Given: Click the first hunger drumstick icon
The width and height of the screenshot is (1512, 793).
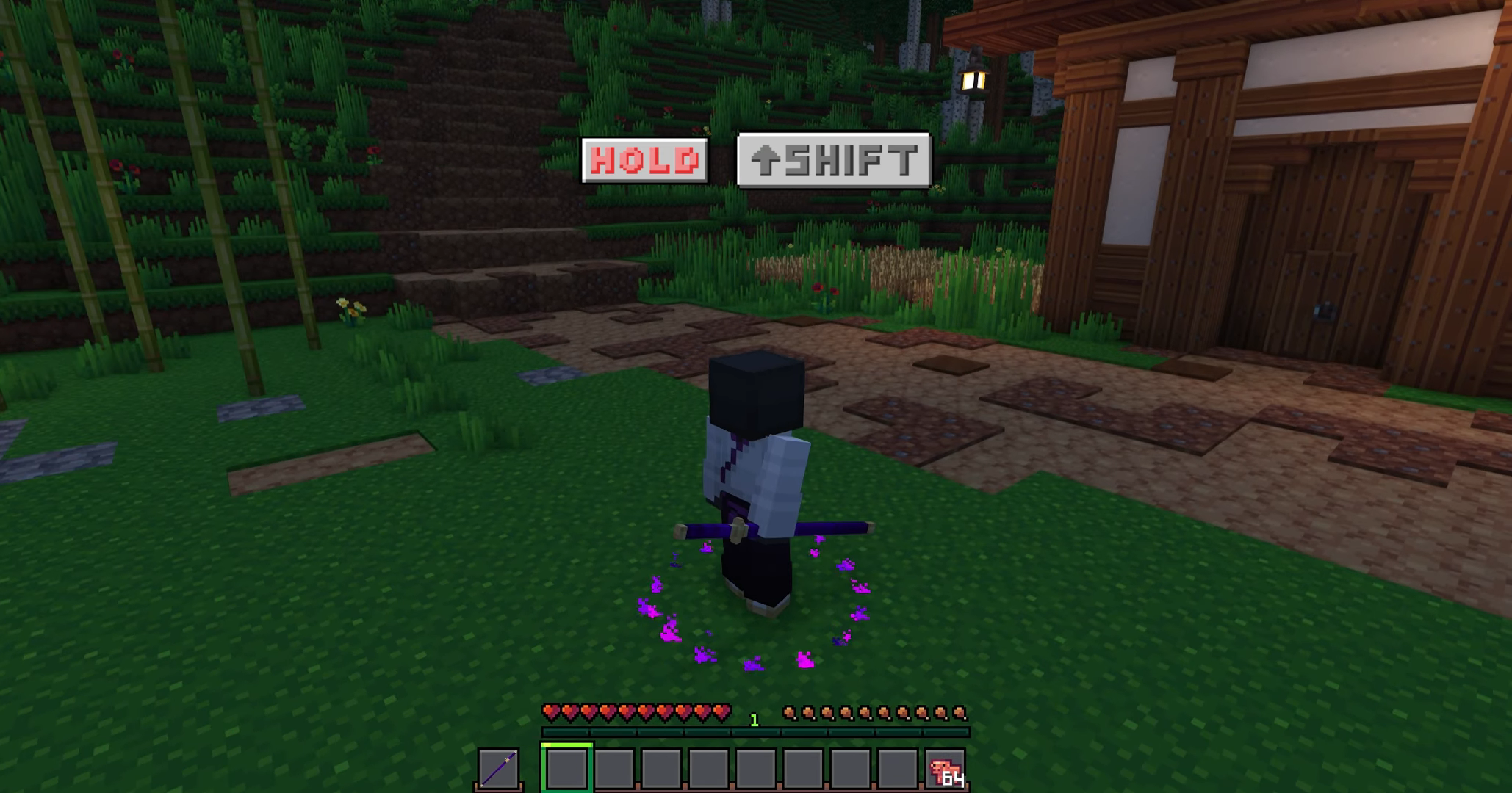Looking at the screenshot, I should (x=791, y=711).
